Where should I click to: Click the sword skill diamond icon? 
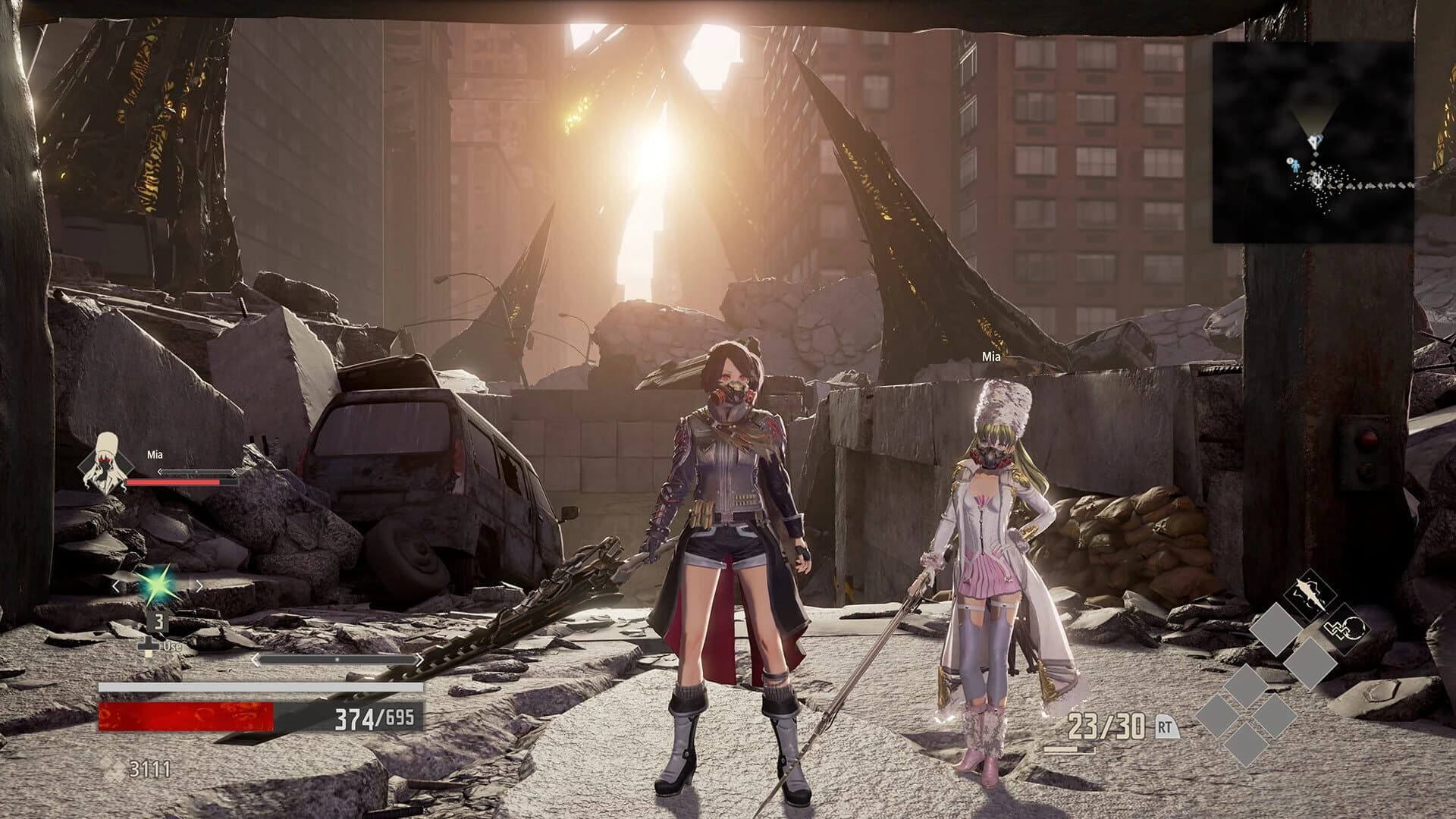(x=1309, y=593)
